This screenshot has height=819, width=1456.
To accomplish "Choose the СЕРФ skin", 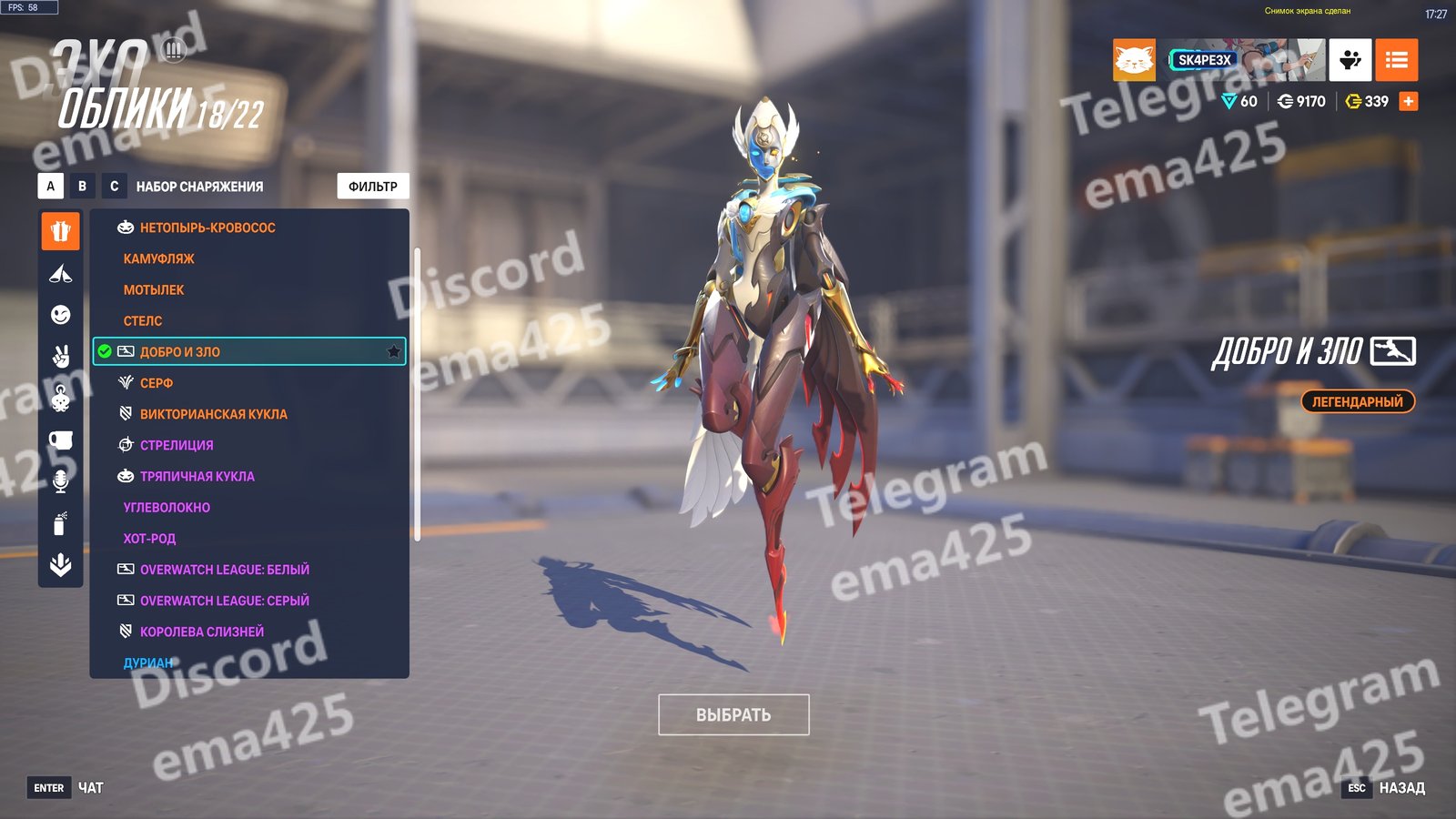I will coord(157,383).
